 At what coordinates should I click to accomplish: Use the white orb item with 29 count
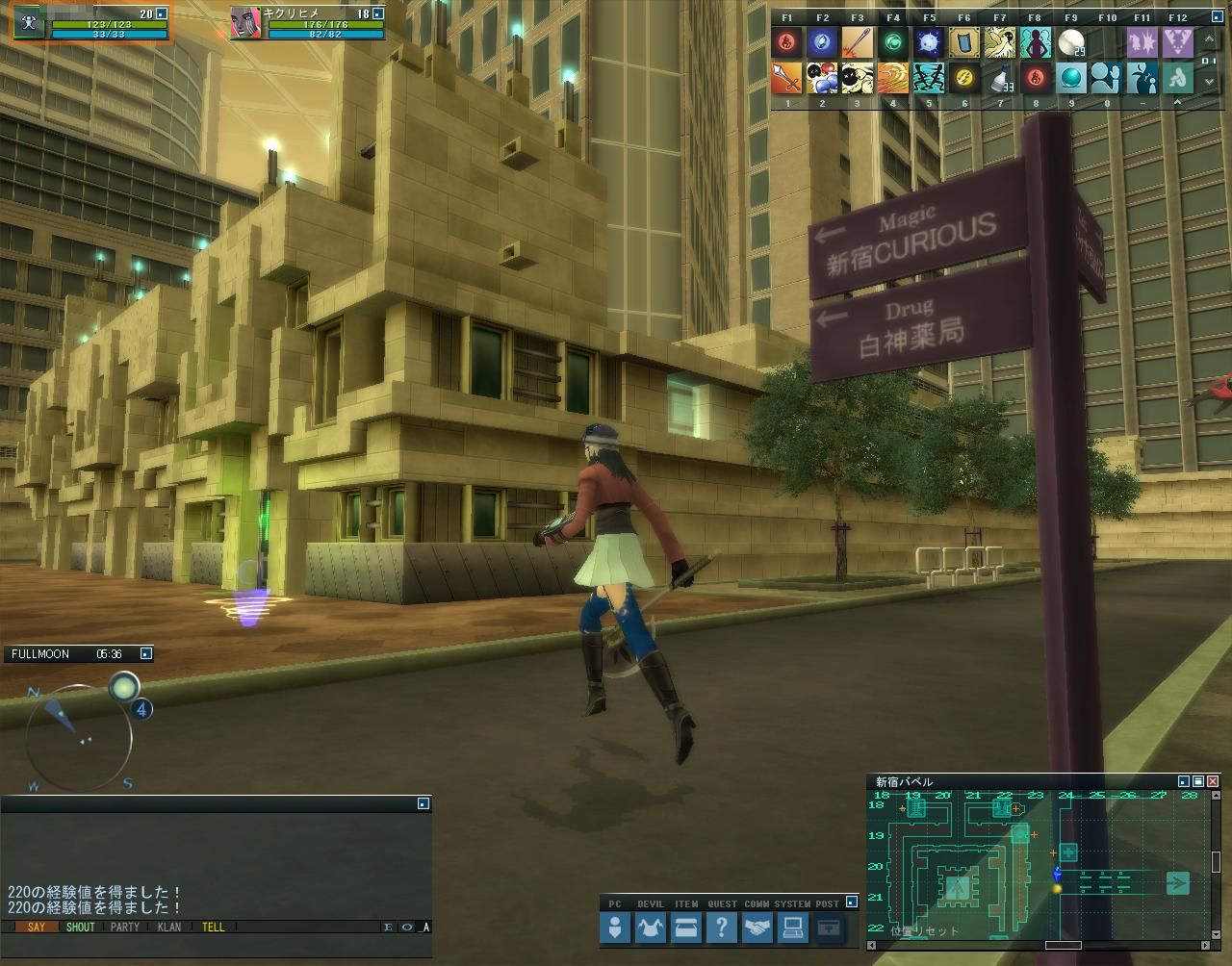coord(1071,42)
